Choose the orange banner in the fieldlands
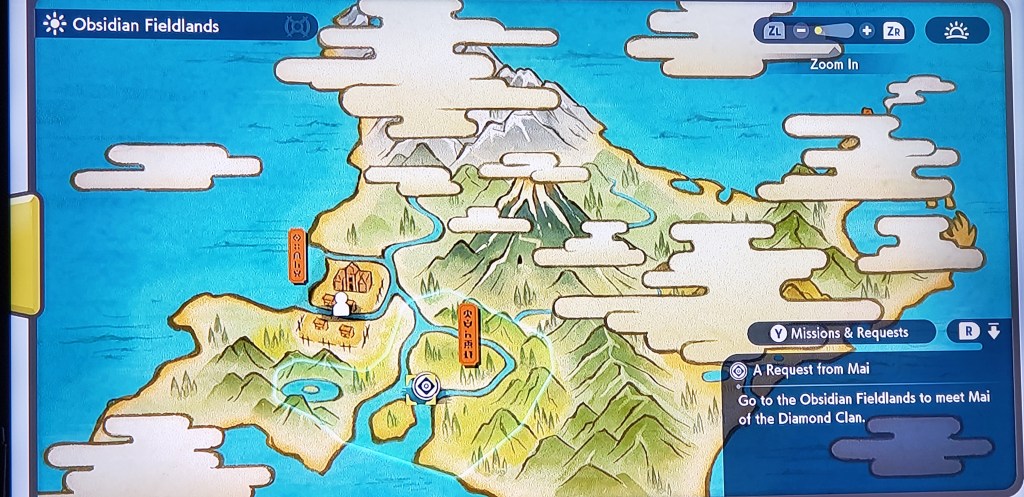 468,335
